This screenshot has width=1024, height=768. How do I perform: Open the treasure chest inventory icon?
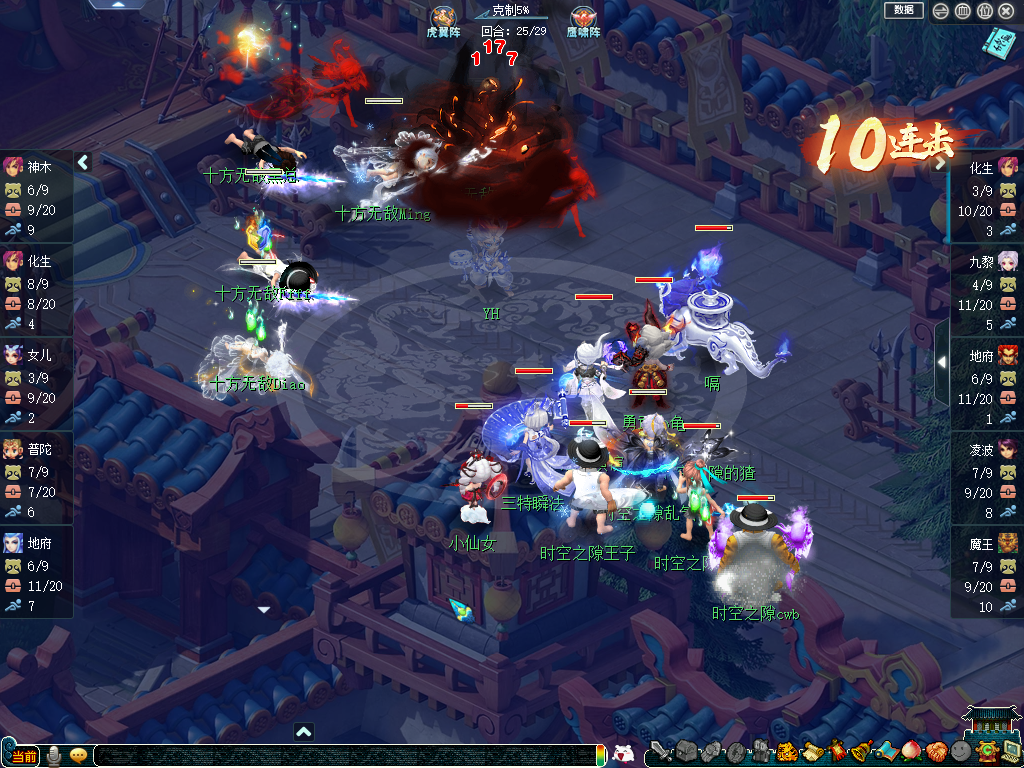(685, 751)
